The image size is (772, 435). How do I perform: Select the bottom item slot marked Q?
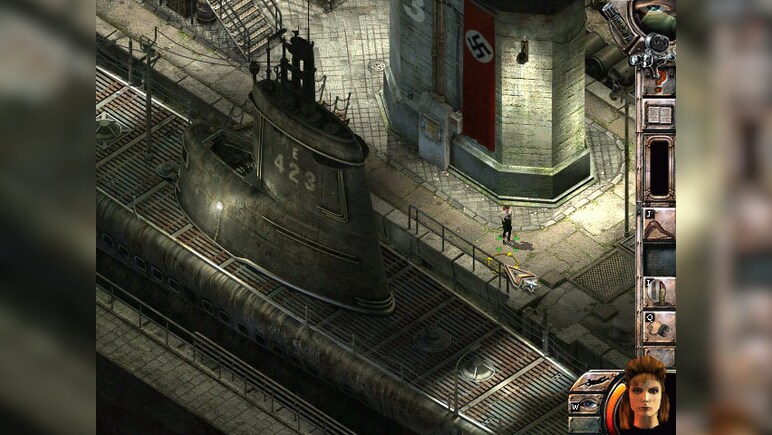[x=658, y=327]
